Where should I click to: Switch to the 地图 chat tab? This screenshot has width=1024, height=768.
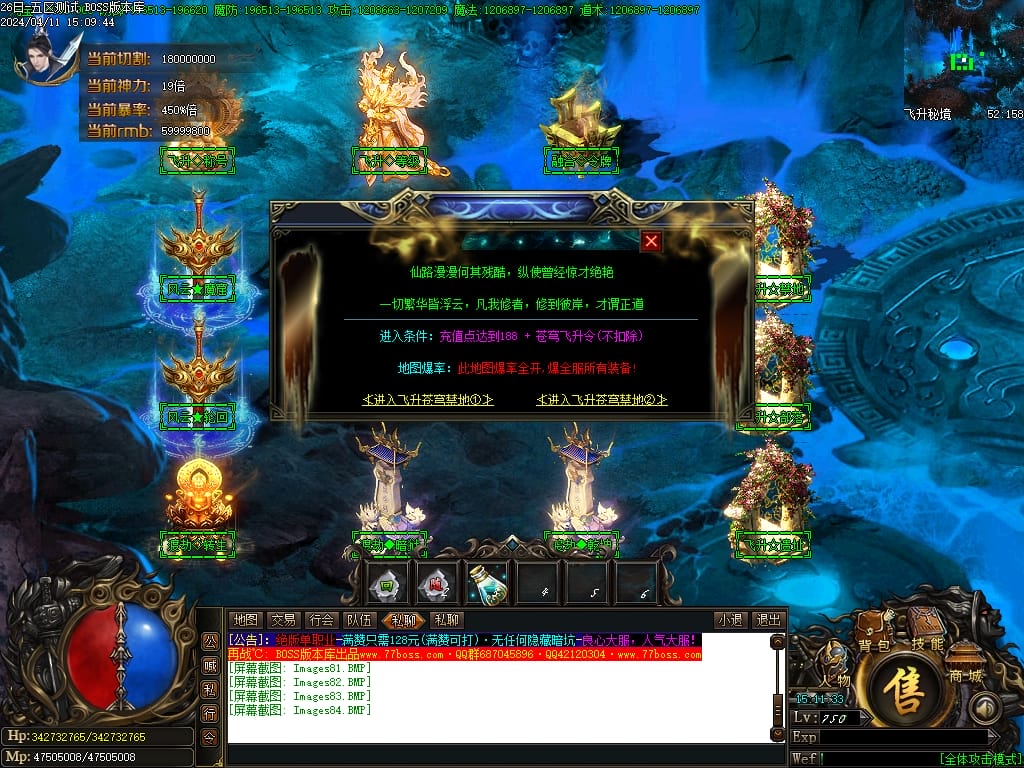pos(246,620)
